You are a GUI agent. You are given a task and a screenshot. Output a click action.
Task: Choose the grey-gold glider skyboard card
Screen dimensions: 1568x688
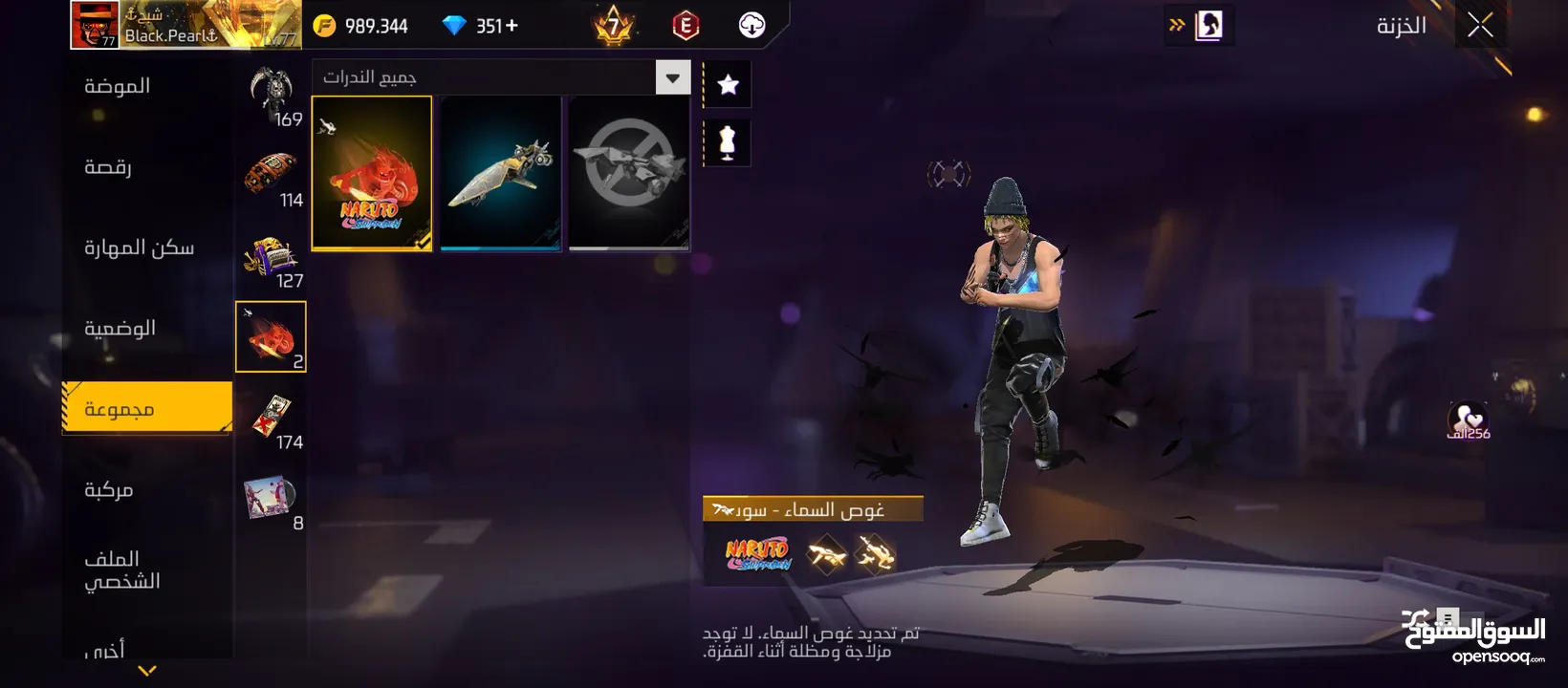pos(500,173)
